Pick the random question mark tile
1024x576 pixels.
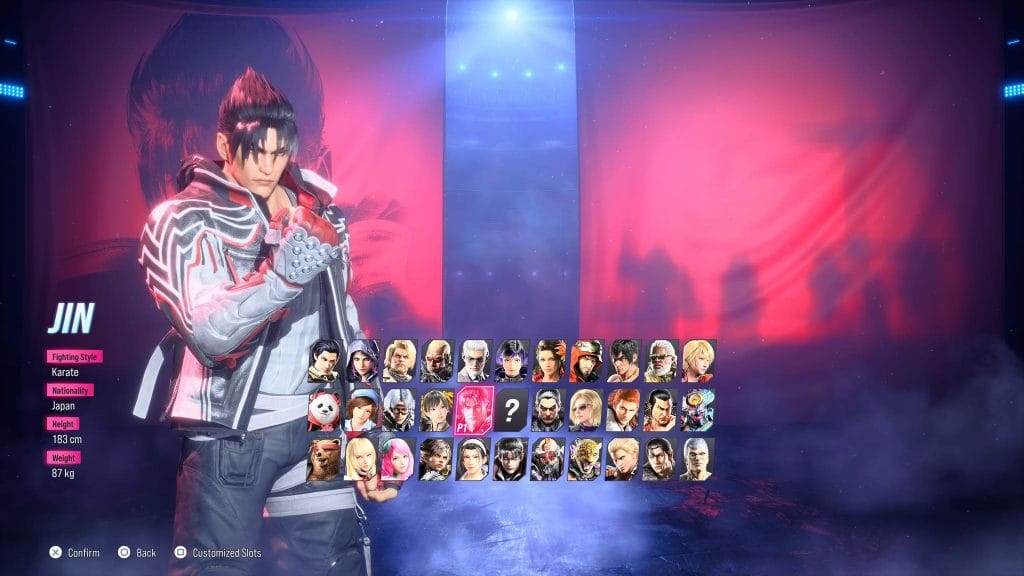click(511, 409)
